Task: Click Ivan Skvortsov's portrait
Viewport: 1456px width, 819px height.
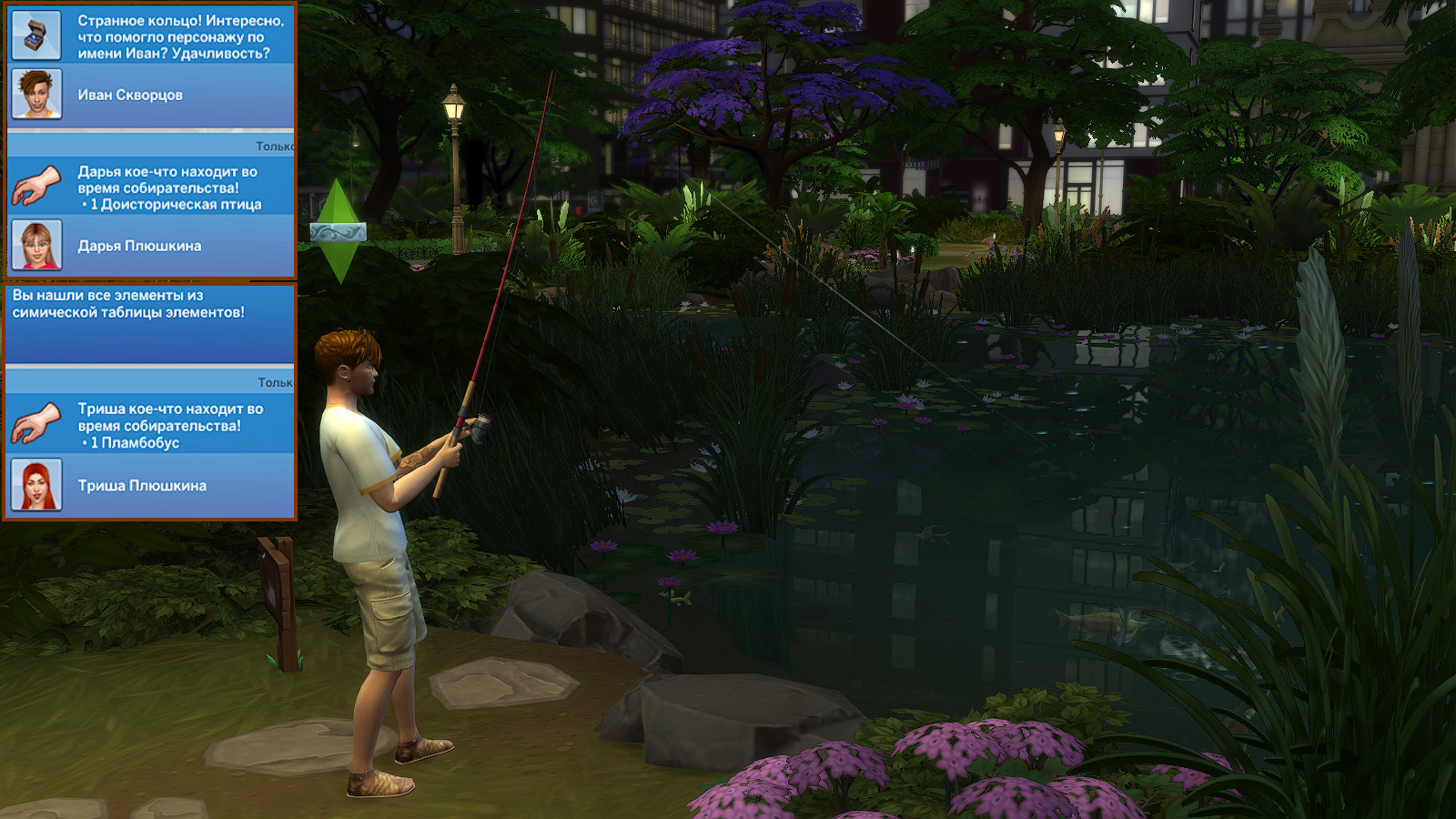Action: pyautogui.click(x=36, y=94)
